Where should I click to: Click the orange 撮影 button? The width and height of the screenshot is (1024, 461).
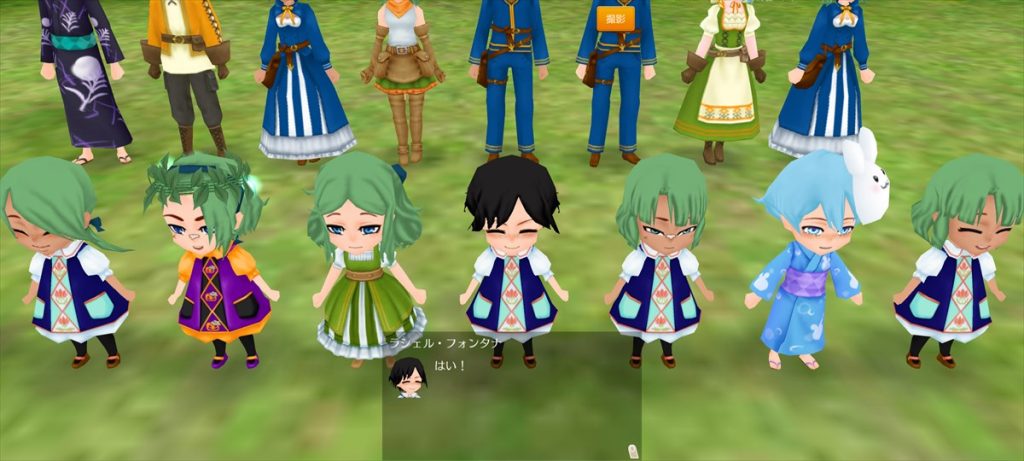tap(615, 19)
